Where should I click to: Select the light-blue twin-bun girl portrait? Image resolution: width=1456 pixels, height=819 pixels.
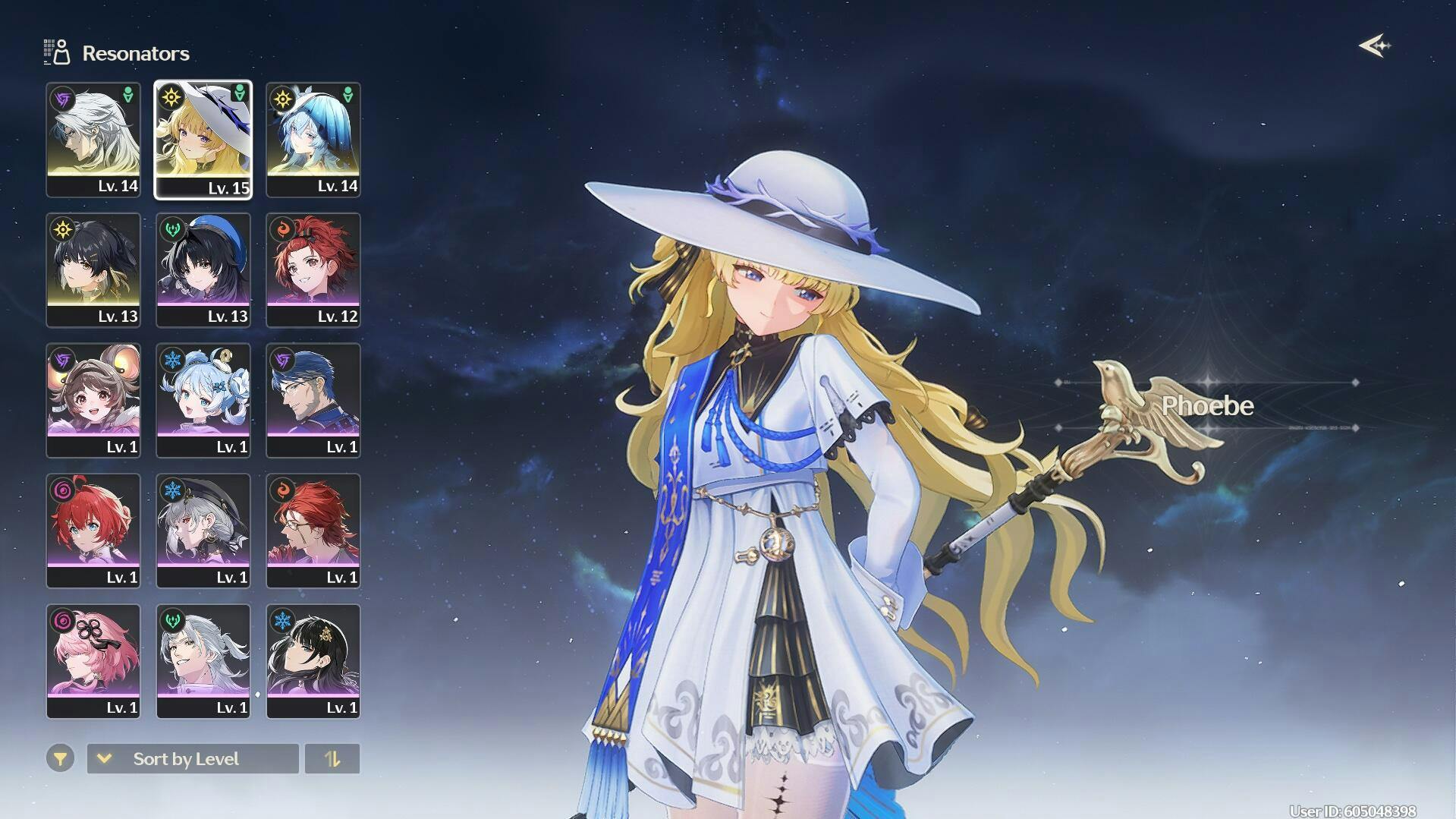[203, 401]
